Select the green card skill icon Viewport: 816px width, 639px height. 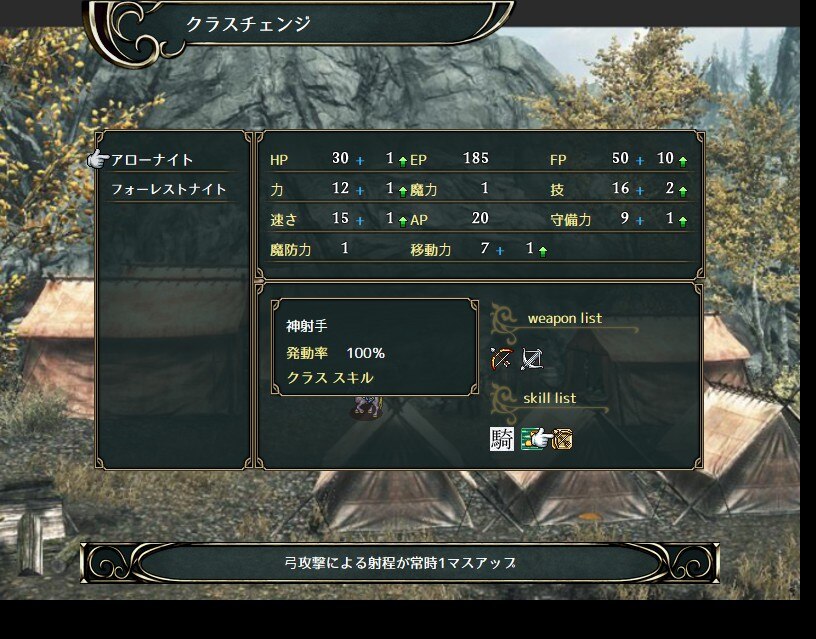click(x=534, y=438)
